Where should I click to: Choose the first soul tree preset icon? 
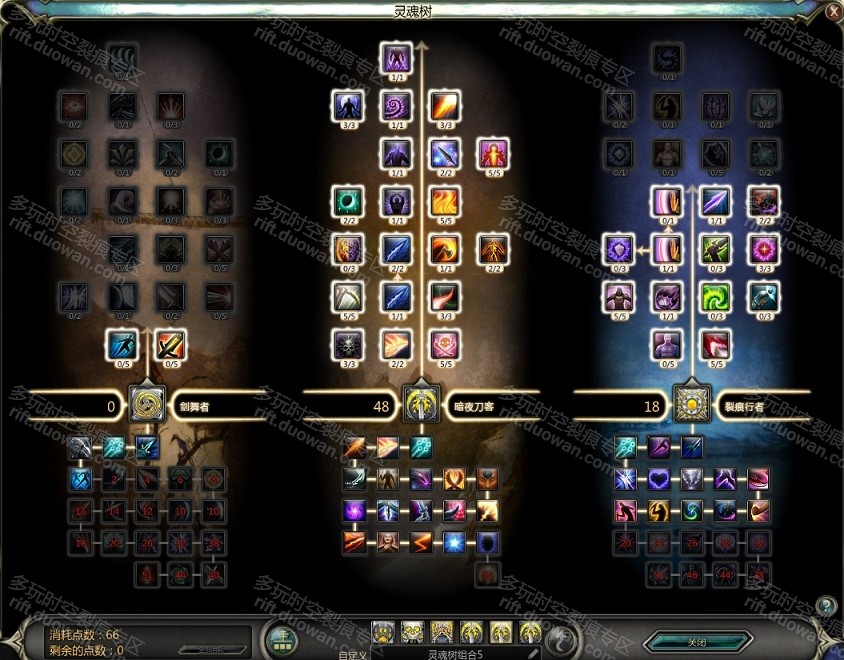tap(384, 632)
